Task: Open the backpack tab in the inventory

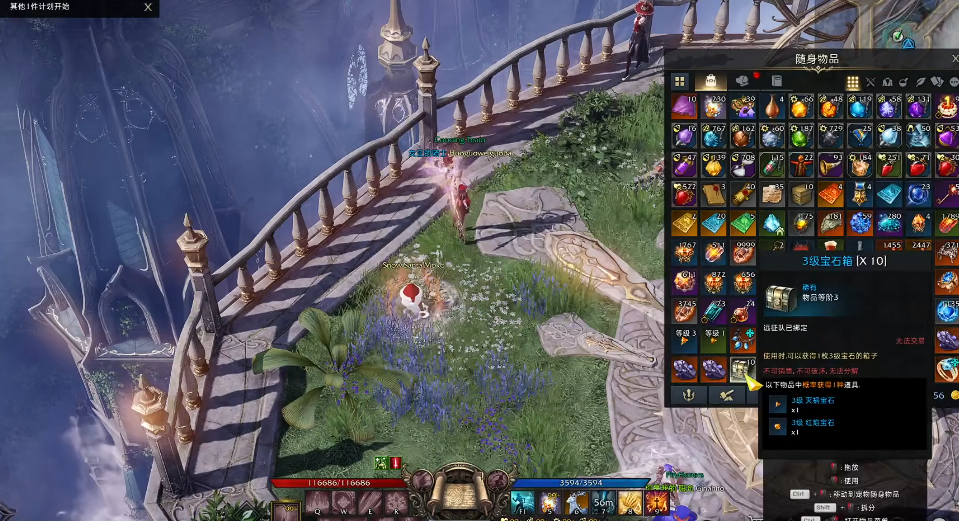Action: 710,81
